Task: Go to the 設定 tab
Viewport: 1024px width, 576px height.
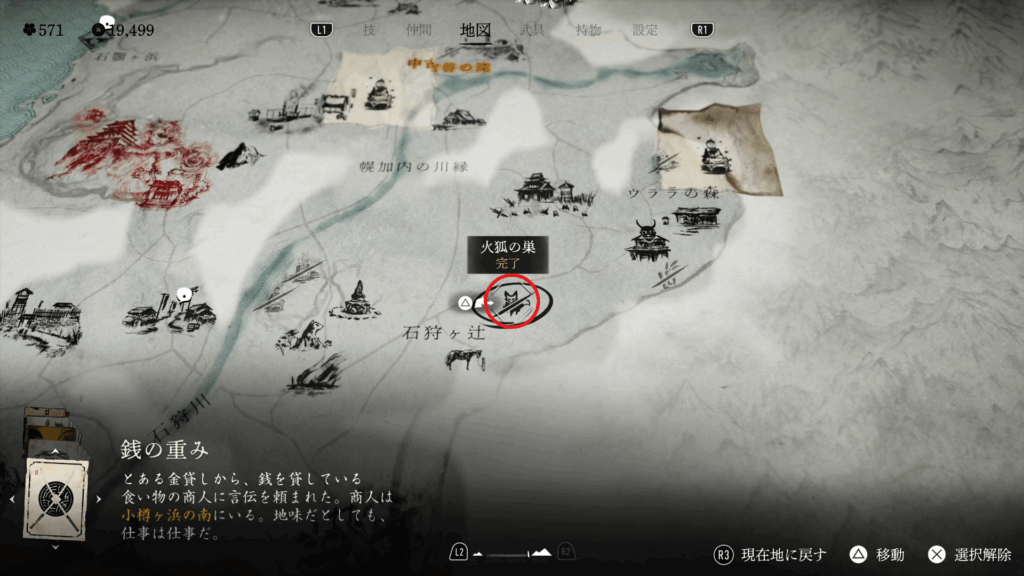Action: pyautogui.click(x=645, y=30)
